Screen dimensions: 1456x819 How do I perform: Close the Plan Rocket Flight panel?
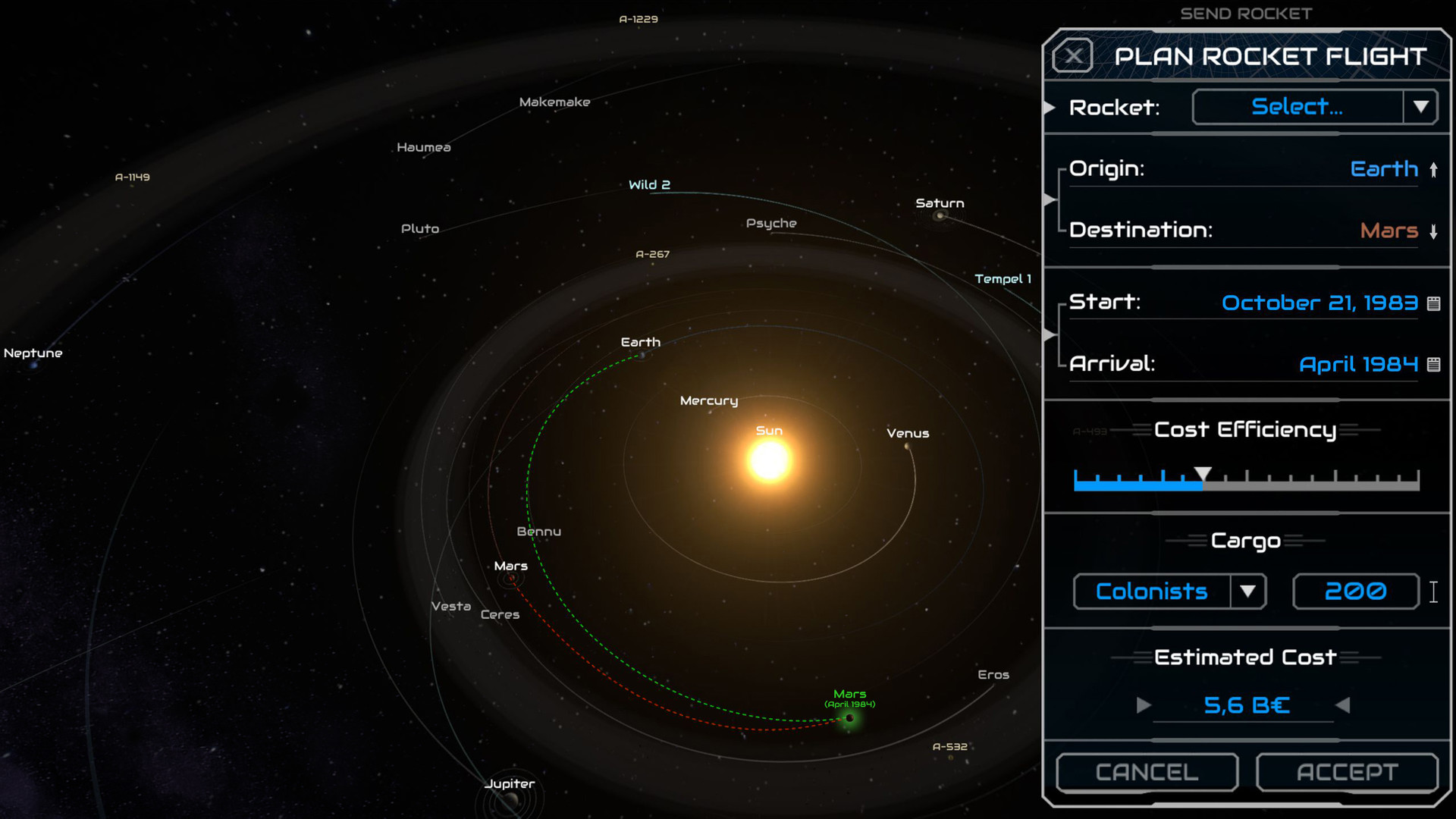pyautogui.click(x=1072, y=55)
